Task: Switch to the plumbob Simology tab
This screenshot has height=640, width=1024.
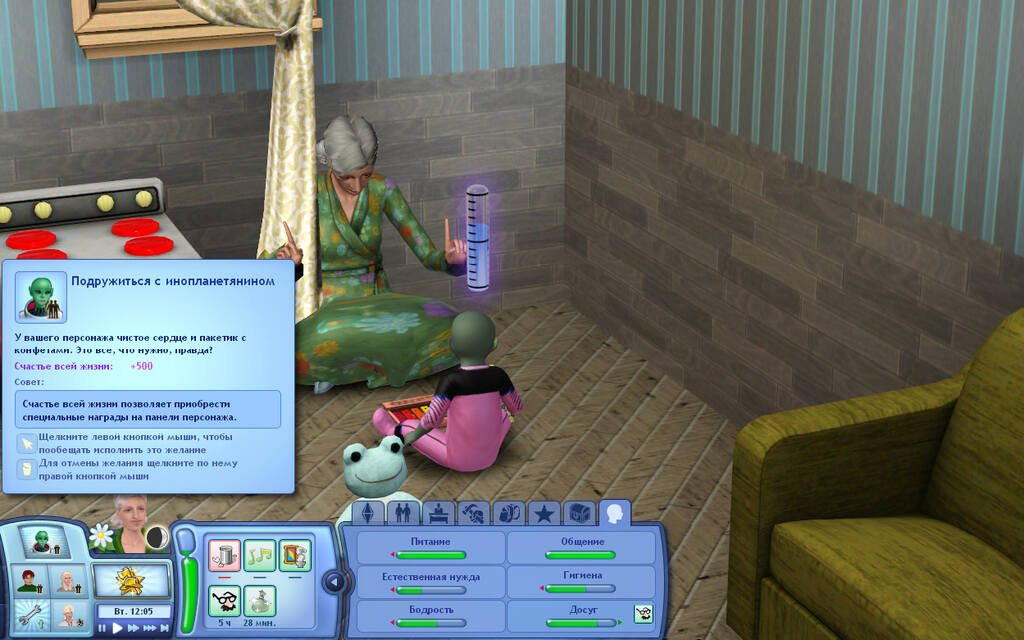Action: (369, 514)
